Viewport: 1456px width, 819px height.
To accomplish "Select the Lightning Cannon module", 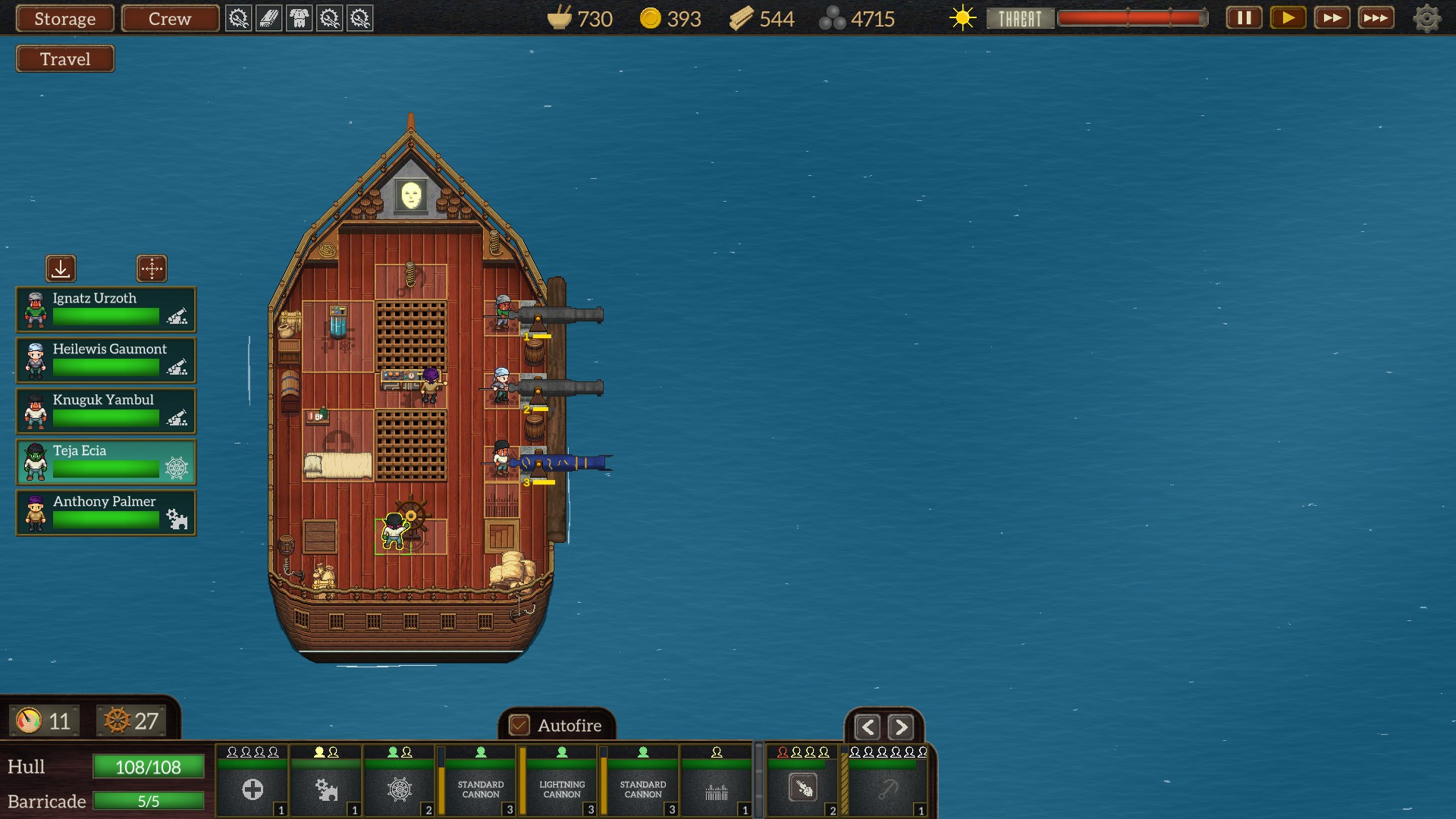I will point(562,789).
